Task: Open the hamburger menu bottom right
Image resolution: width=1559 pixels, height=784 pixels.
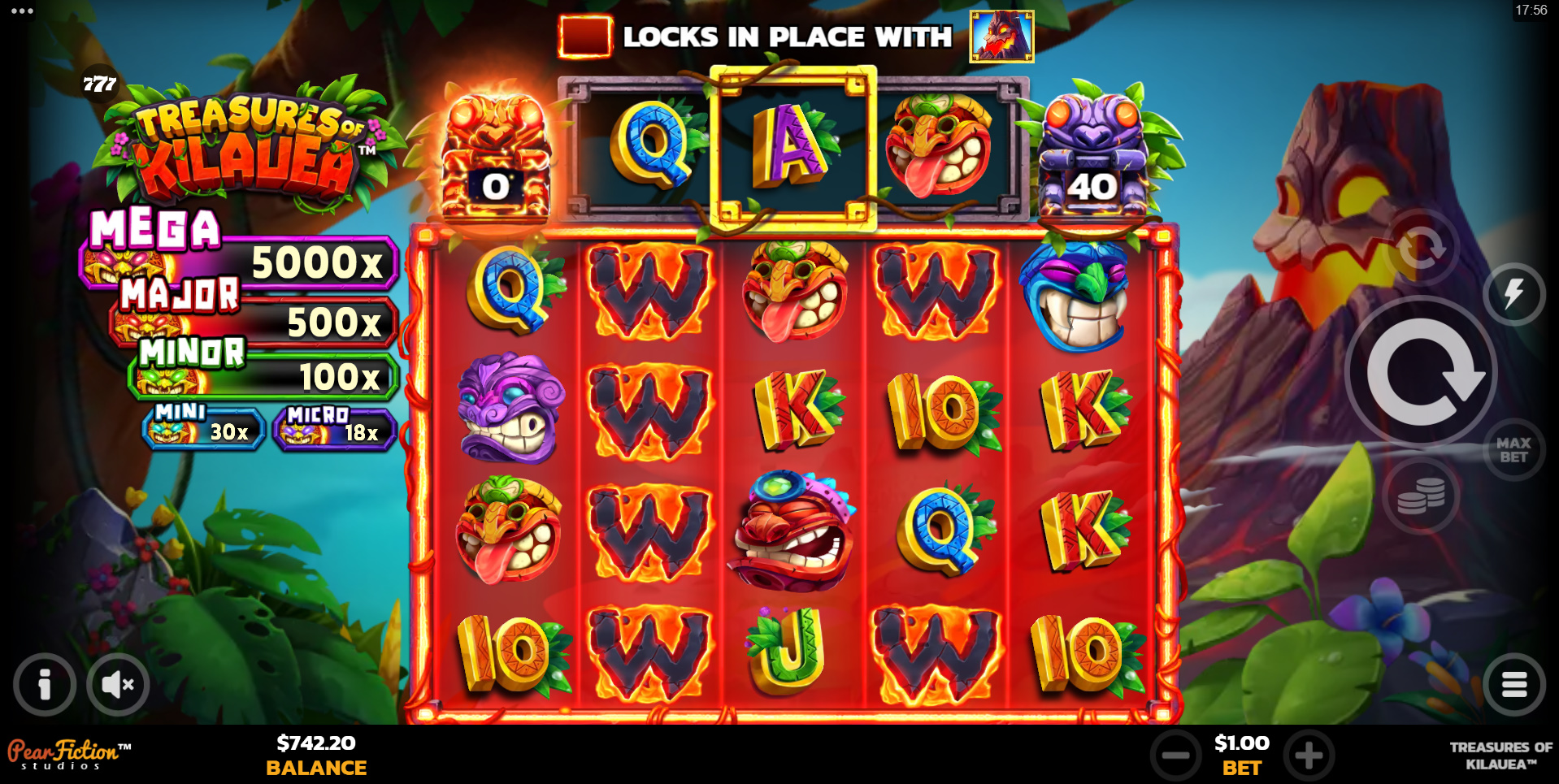Action: pyautogui.click(x=1515, y=684)
